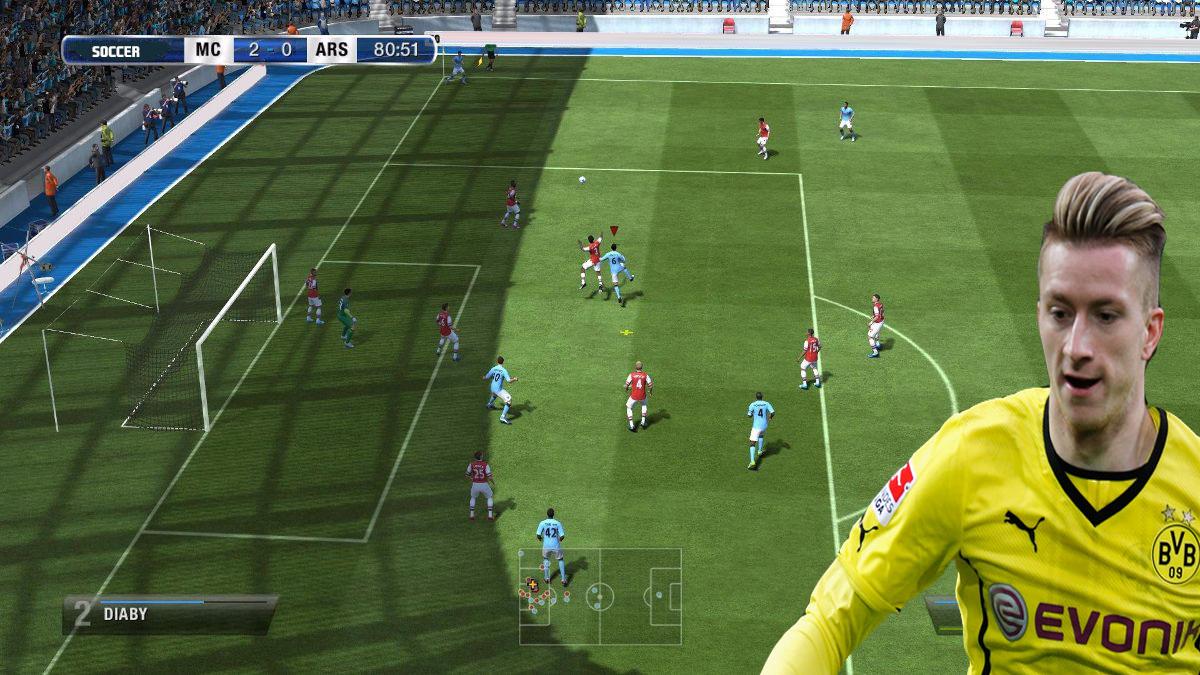
Task: Select the Diaby player name panel
Action: 170,614
